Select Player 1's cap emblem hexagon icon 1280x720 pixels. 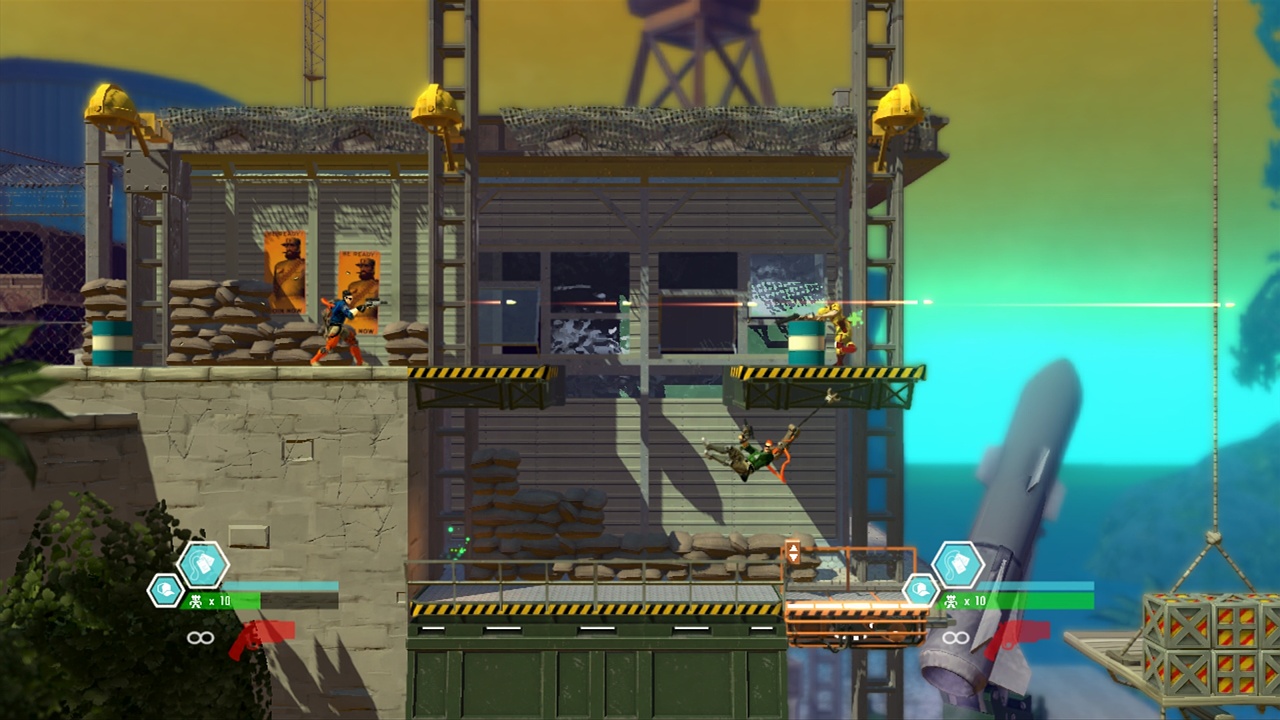click(164, 591)
